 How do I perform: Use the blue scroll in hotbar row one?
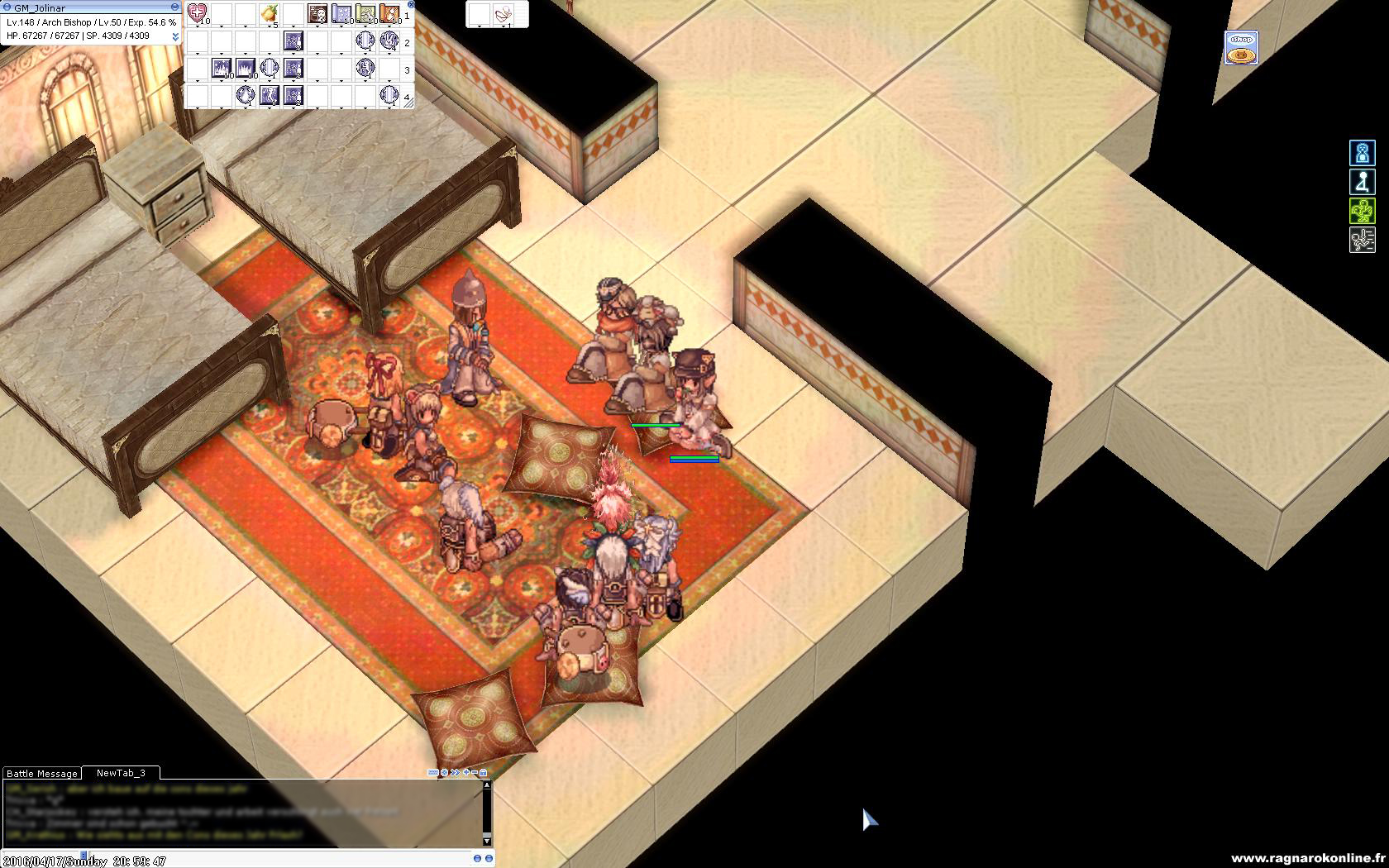click(x=341, y=13)
